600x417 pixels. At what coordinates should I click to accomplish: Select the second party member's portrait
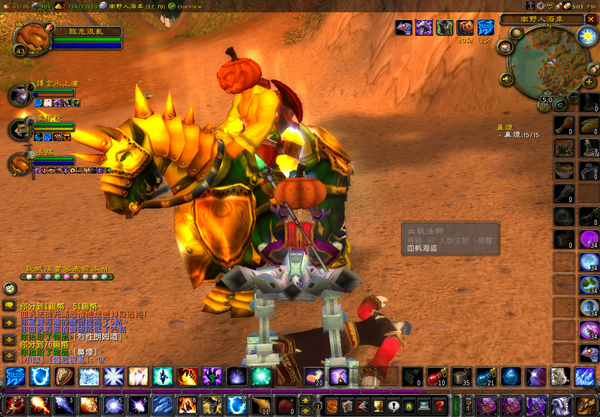click(20, 130)
